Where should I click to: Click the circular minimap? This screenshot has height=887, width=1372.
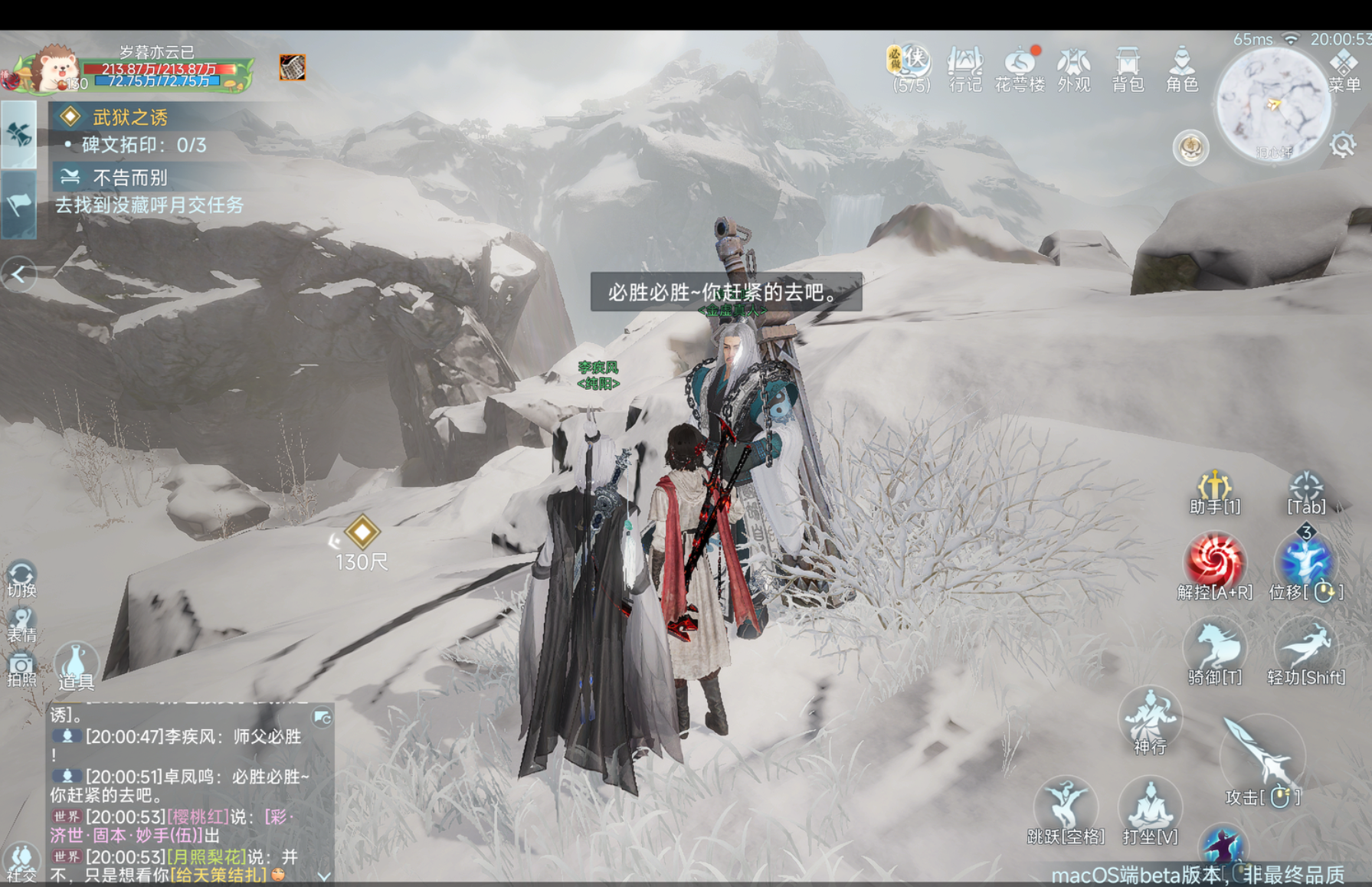pos(1272,103)
